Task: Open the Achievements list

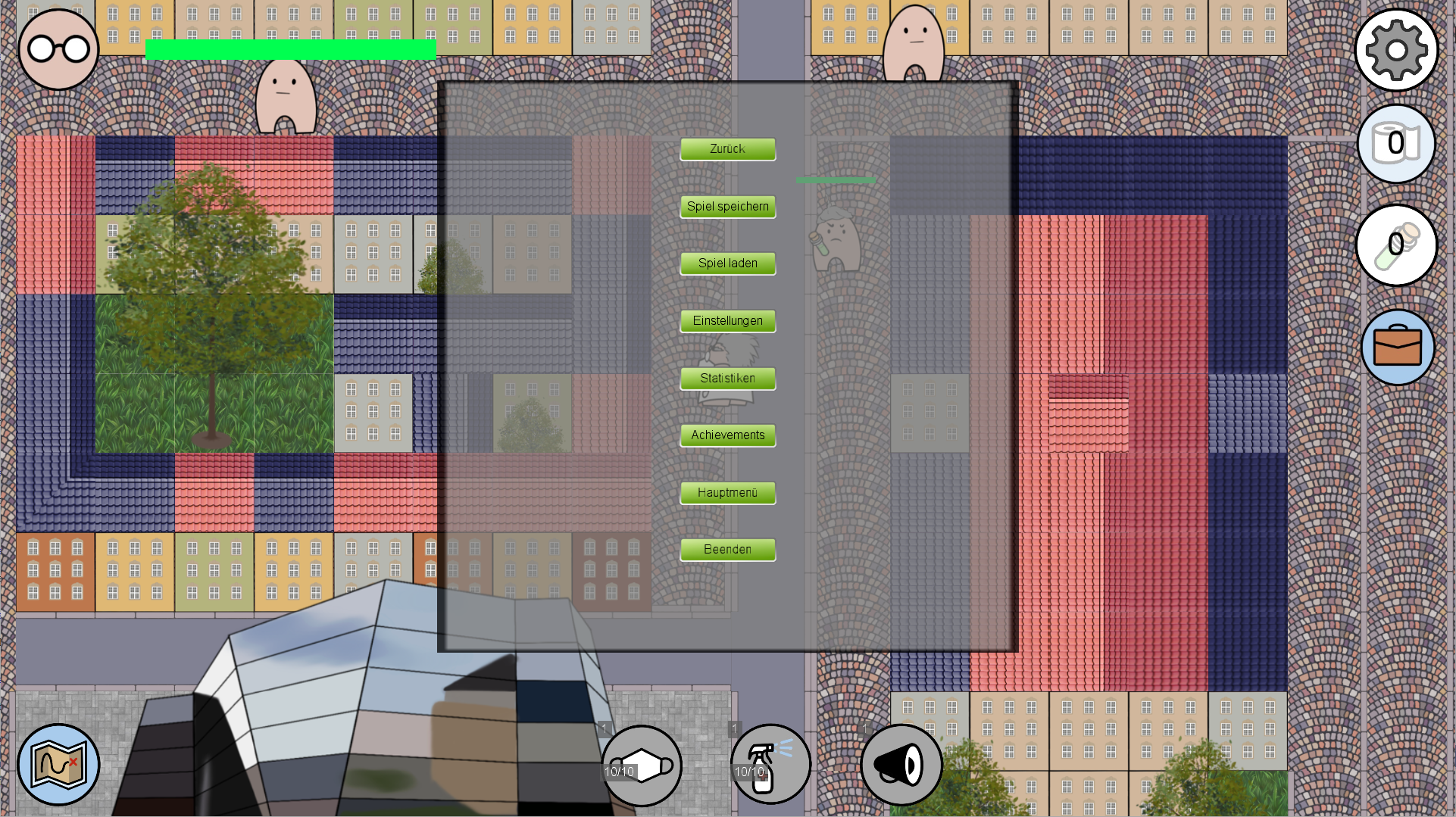Action: click(727, 435)
